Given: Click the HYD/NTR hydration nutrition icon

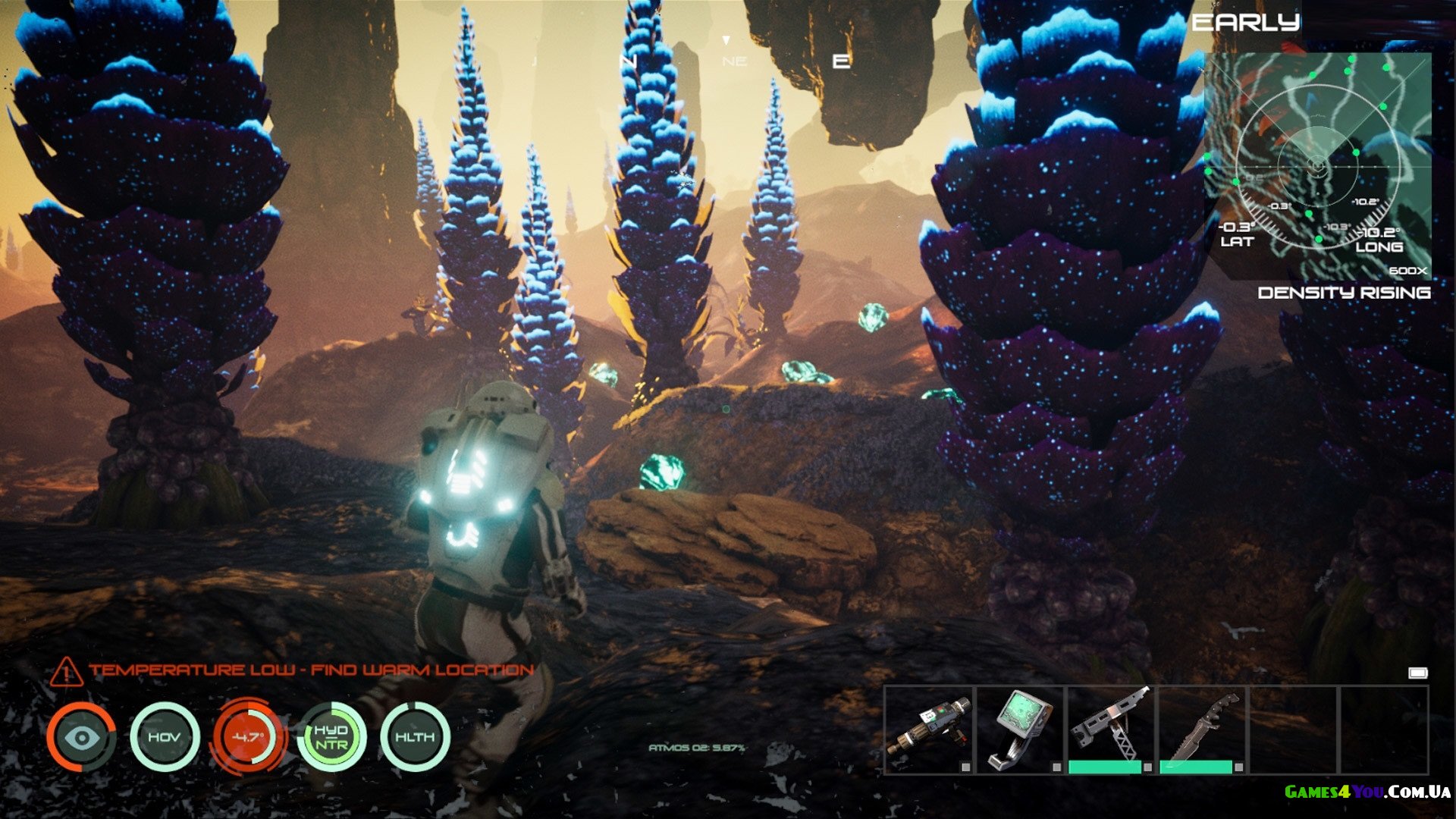Looking at the screenshot, I should (x=331, y=737).
